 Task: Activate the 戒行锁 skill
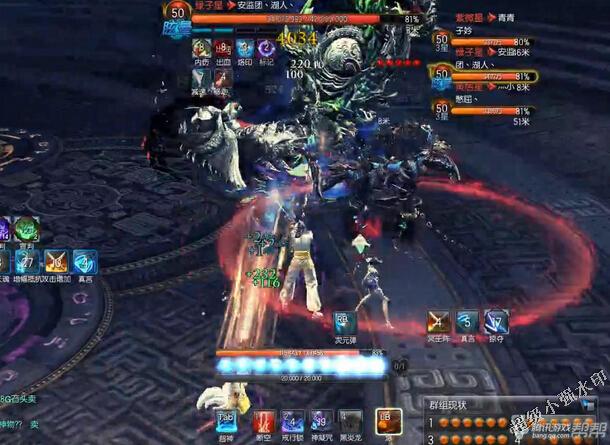click(291, 421)
